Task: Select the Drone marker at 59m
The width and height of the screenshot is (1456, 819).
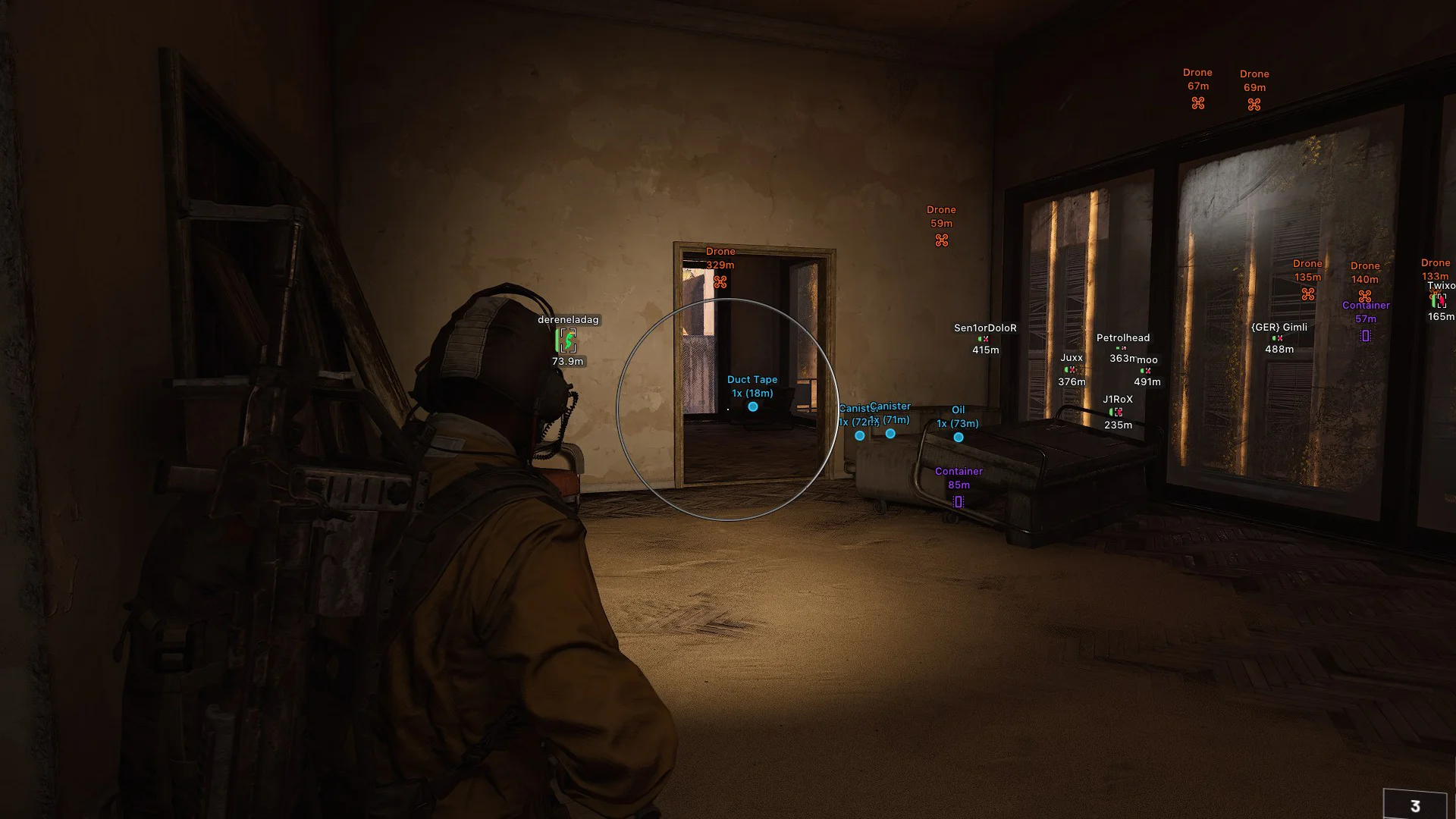Action: 940,240
